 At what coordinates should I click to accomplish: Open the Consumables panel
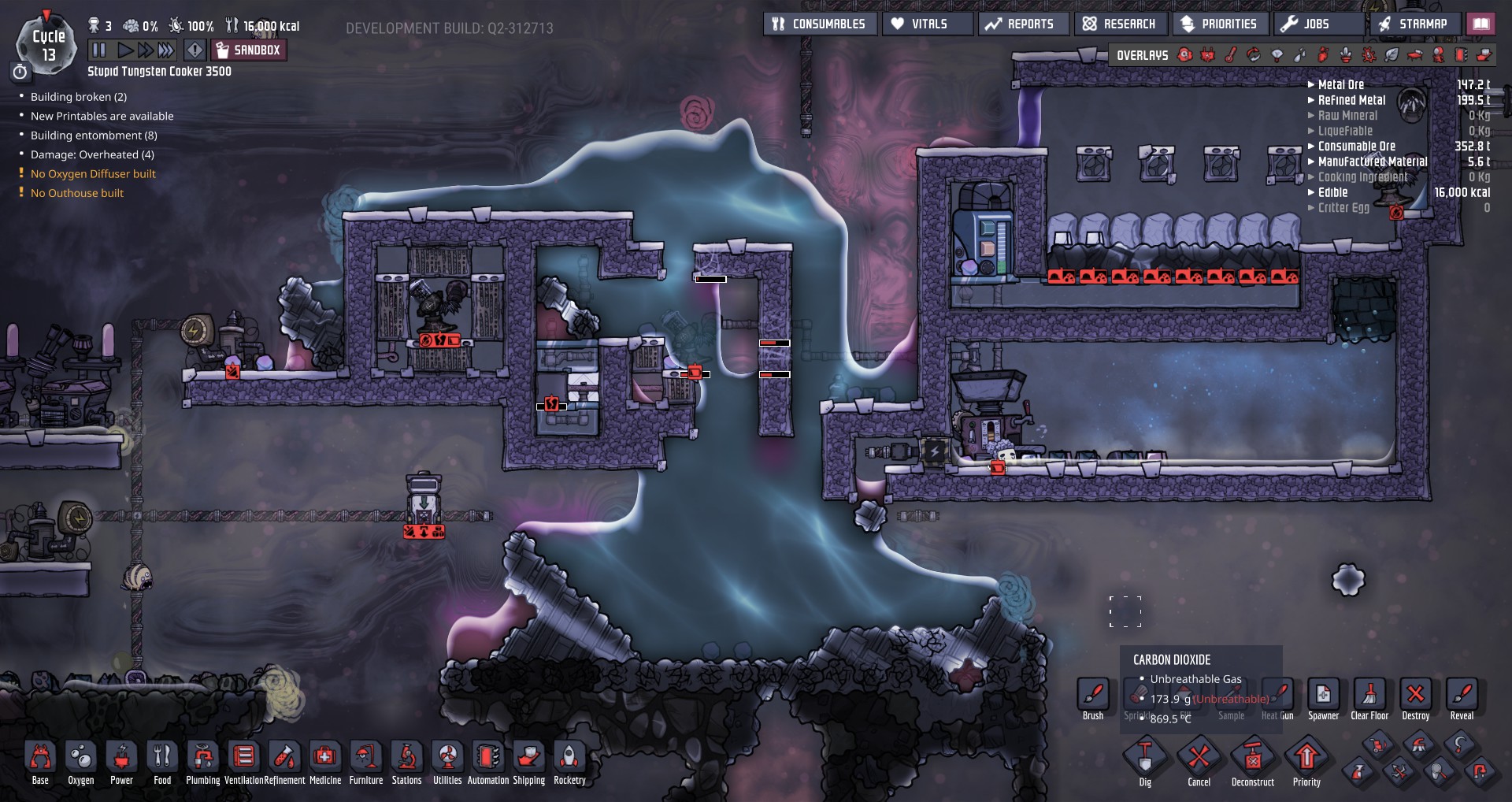pyautogui.click(x=818, y=24)
